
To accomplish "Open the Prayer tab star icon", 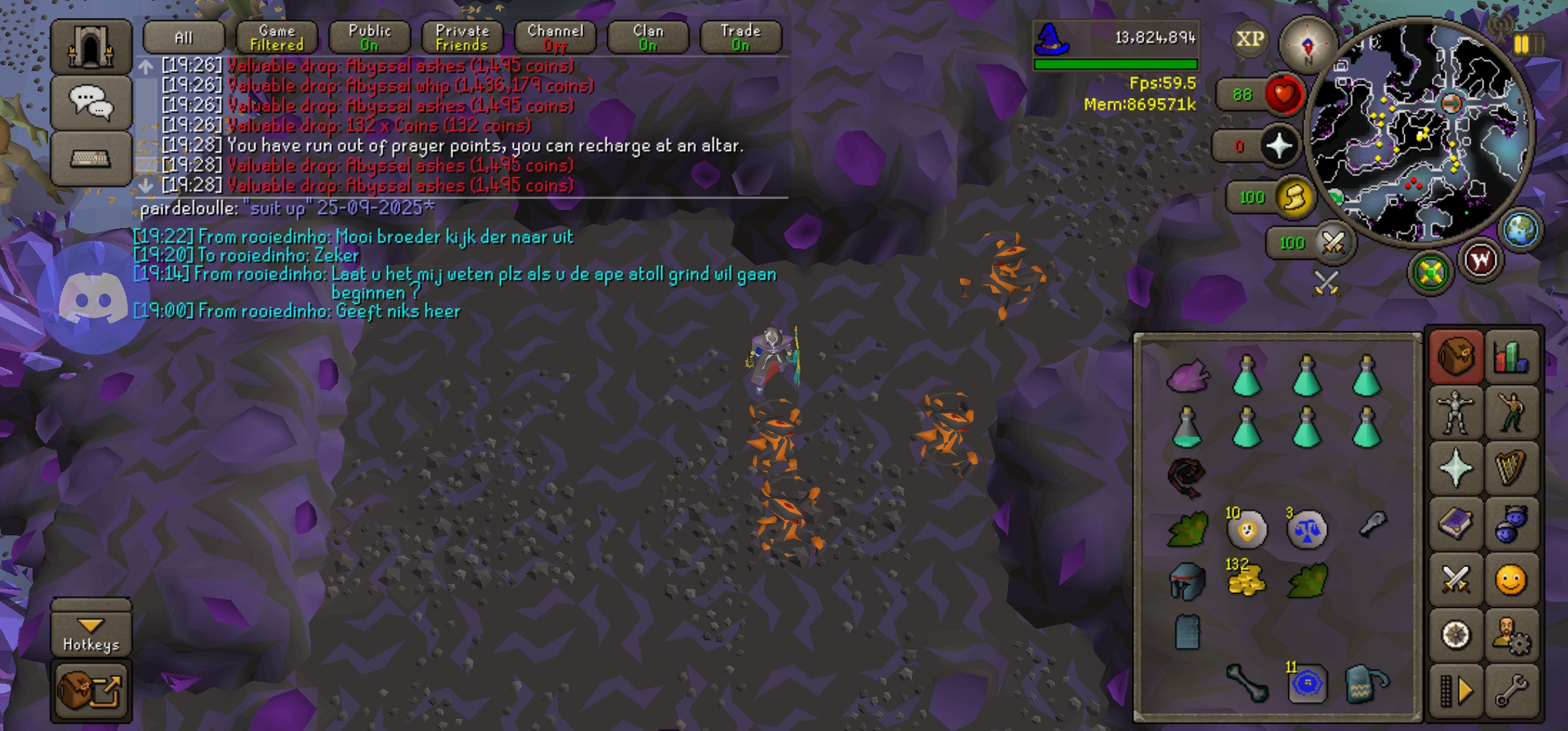I will point(1456,468).
